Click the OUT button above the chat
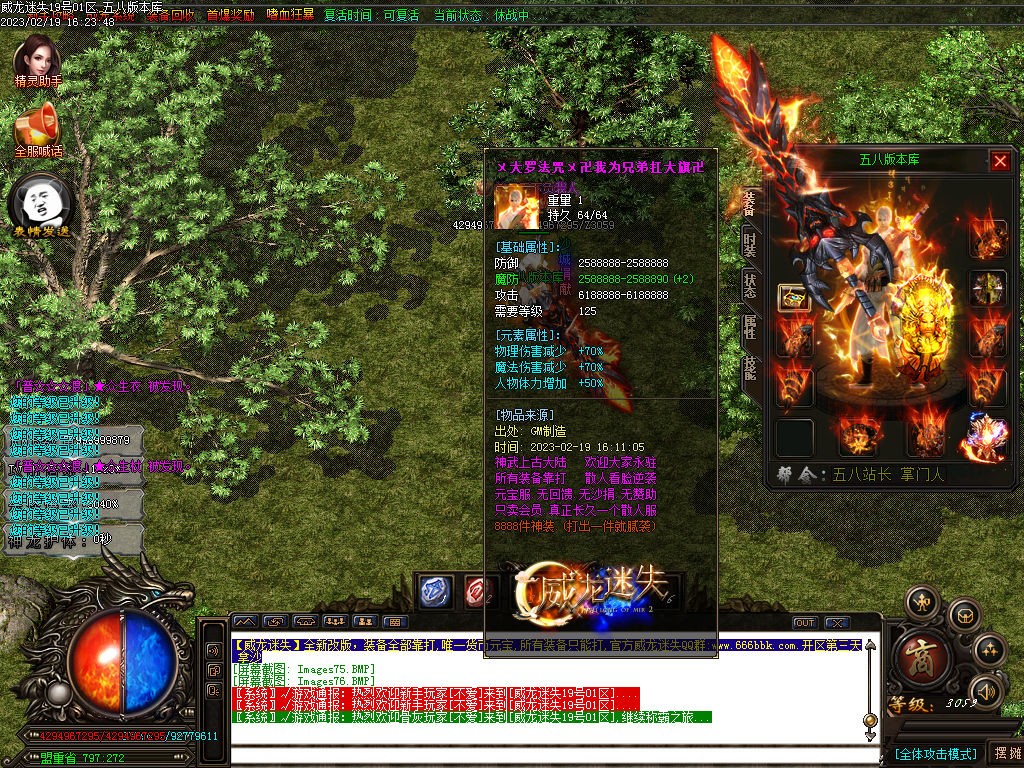1024x768 pixels. click(805, 623)
